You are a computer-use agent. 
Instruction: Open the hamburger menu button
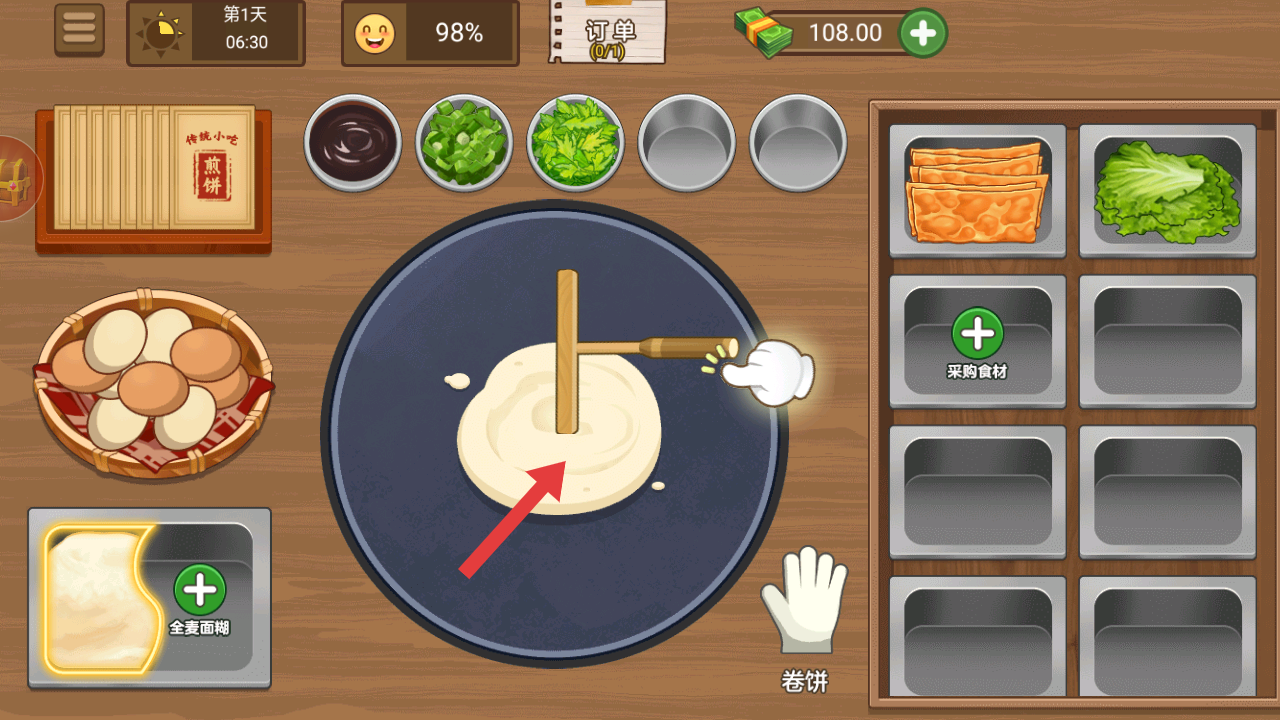click(79, 30)
